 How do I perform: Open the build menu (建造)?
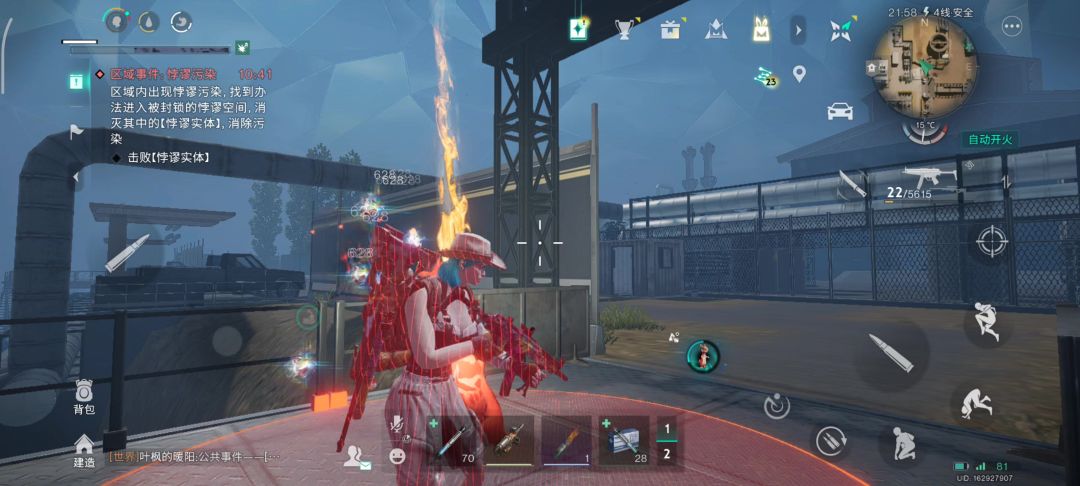pos(84,448)
